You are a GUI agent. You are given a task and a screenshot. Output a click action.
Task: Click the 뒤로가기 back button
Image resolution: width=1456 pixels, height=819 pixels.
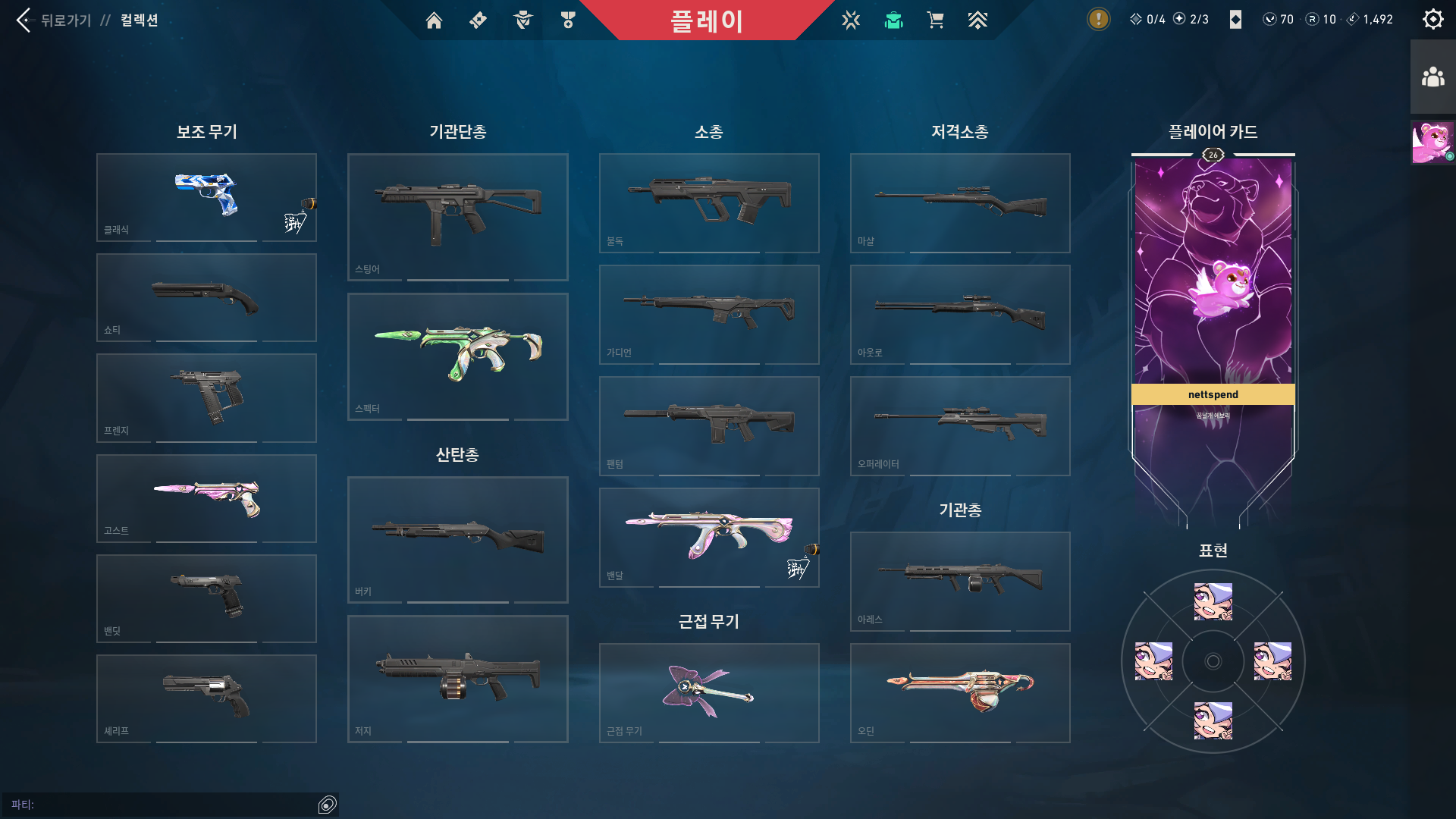pyautogui.click(x=23, y=20)
